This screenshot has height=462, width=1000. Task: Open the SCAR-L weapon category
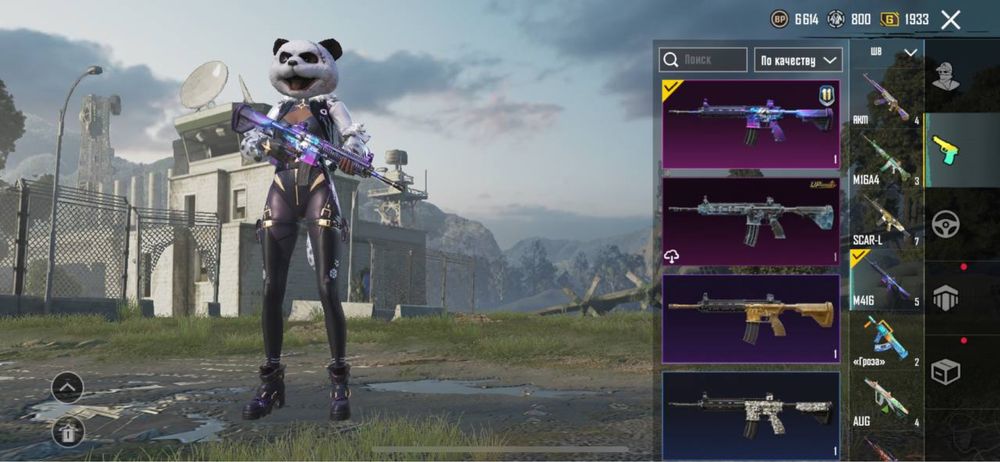(886, 217)
